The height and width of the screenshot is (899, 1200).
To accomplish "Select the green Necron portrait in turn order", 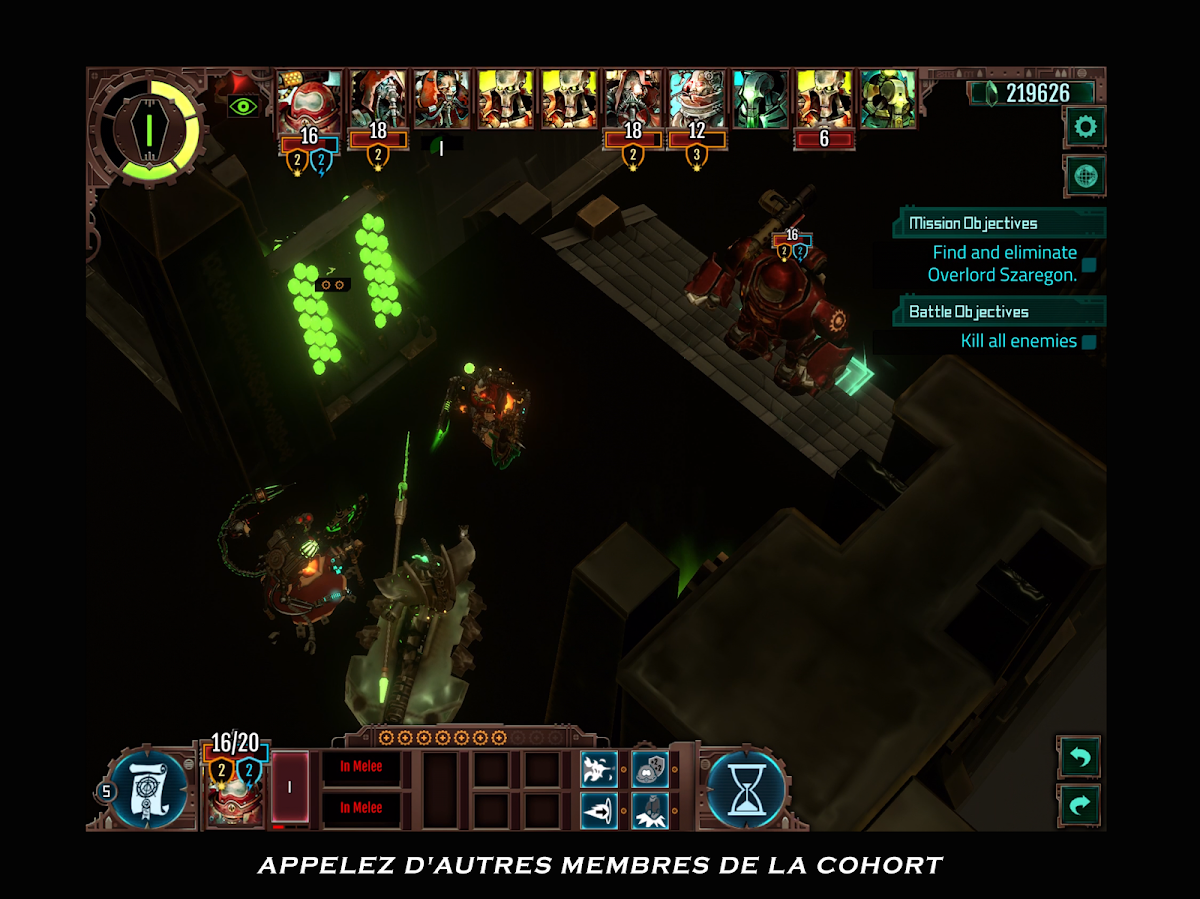I will coord(760,98).
